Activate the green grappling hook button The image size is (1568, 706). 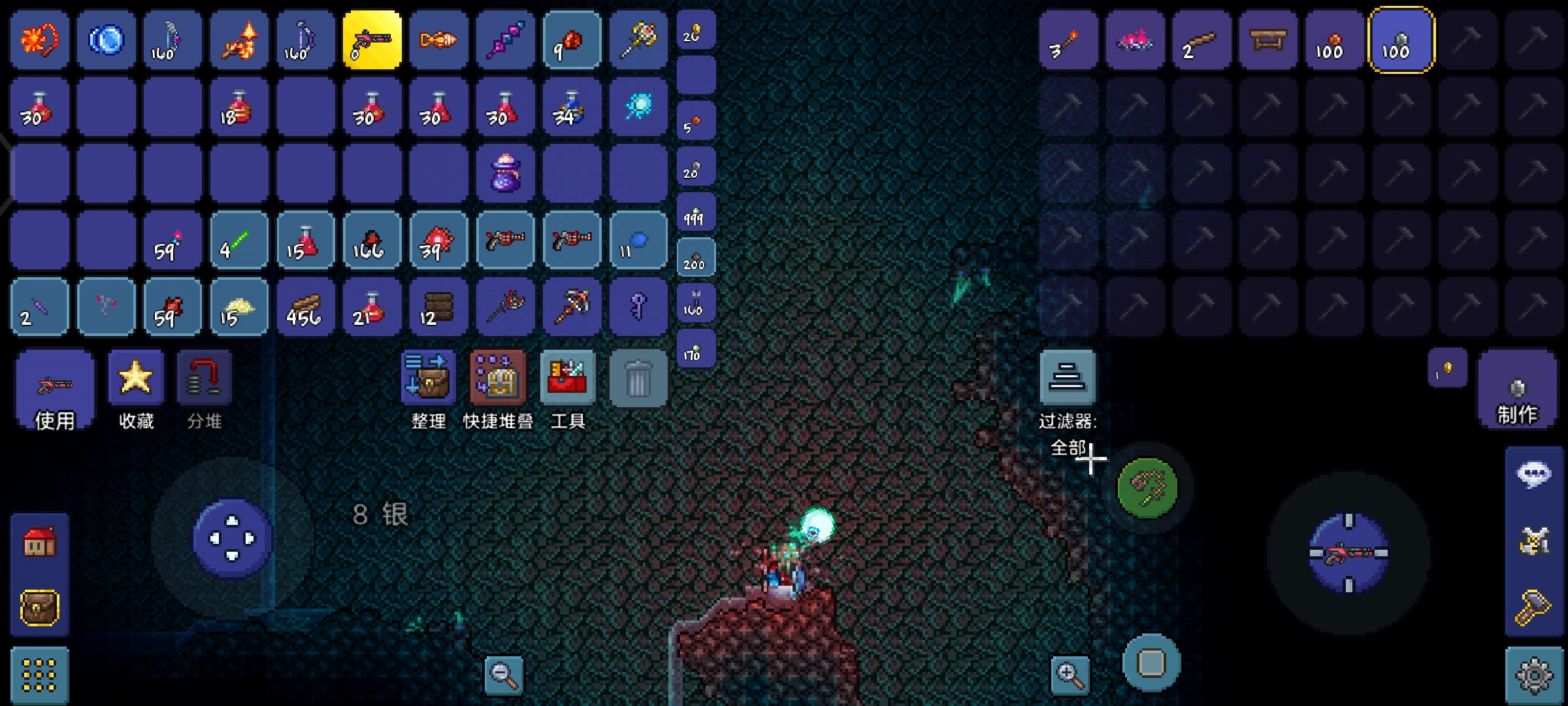[1147, 487]
